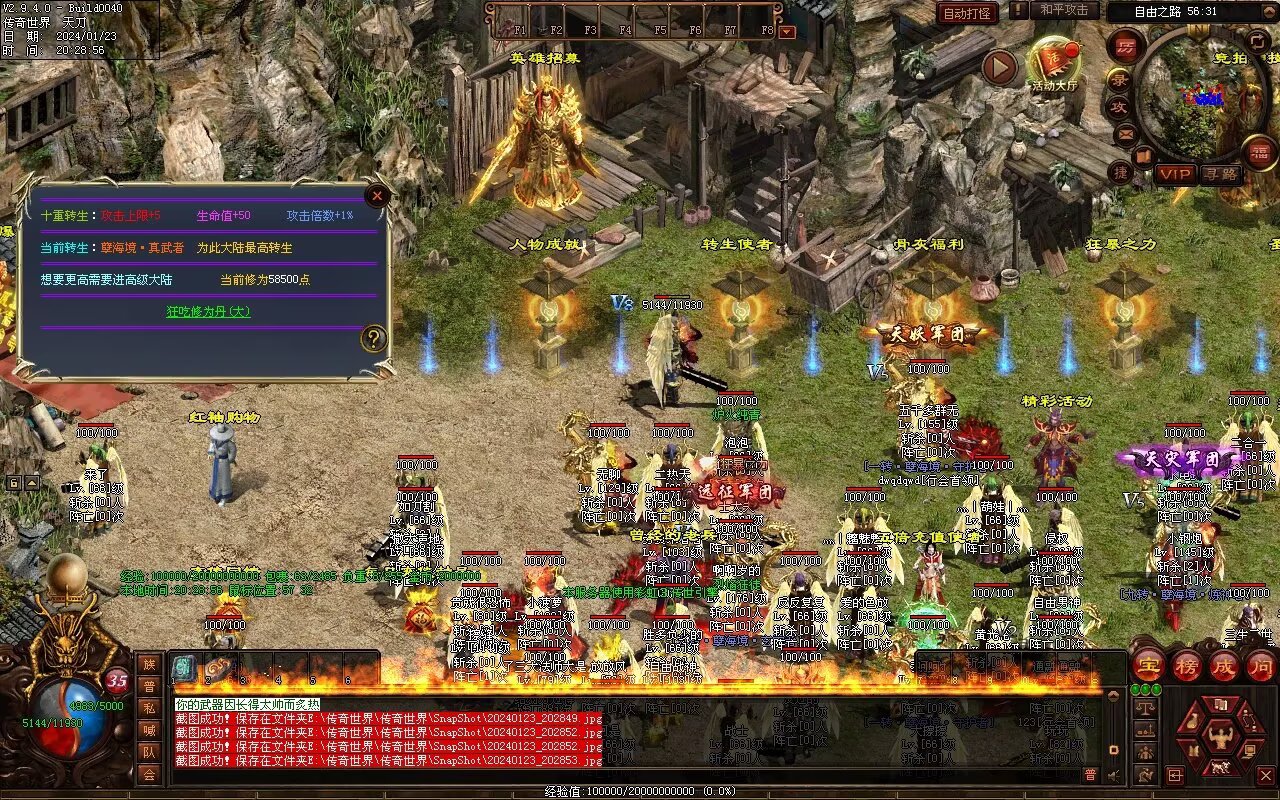Open the 宝 treasure shop button
Image resolution: width=1280 pixels, height=800 pixels.
pos(1147,666)
